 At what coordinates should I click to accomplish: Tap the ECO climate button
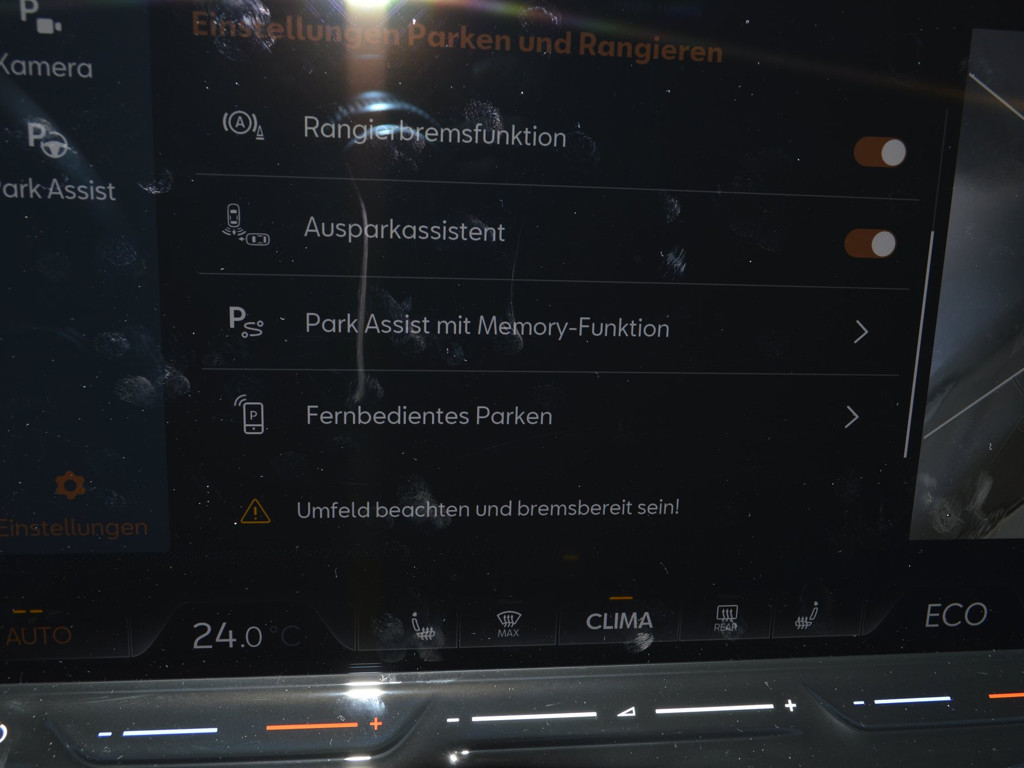click(955, 616)
